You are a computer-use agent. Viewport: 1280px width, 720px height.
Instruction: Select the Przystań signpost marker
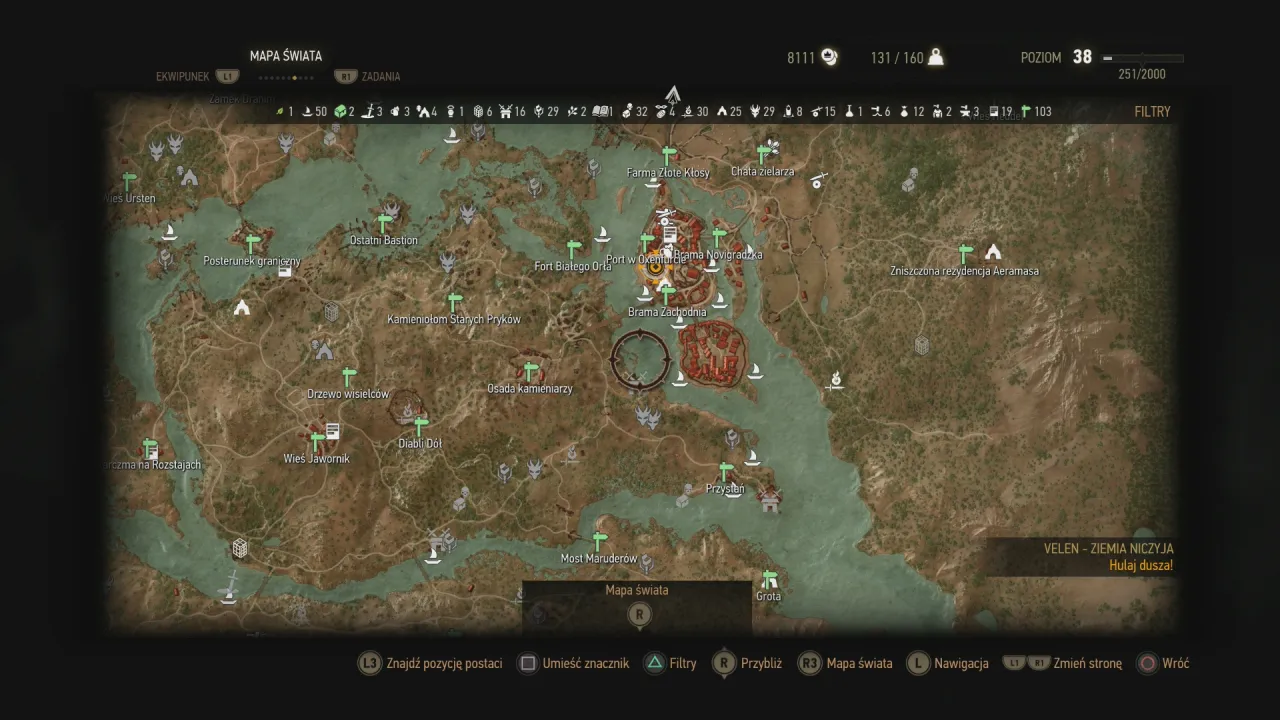click(726, 472)
